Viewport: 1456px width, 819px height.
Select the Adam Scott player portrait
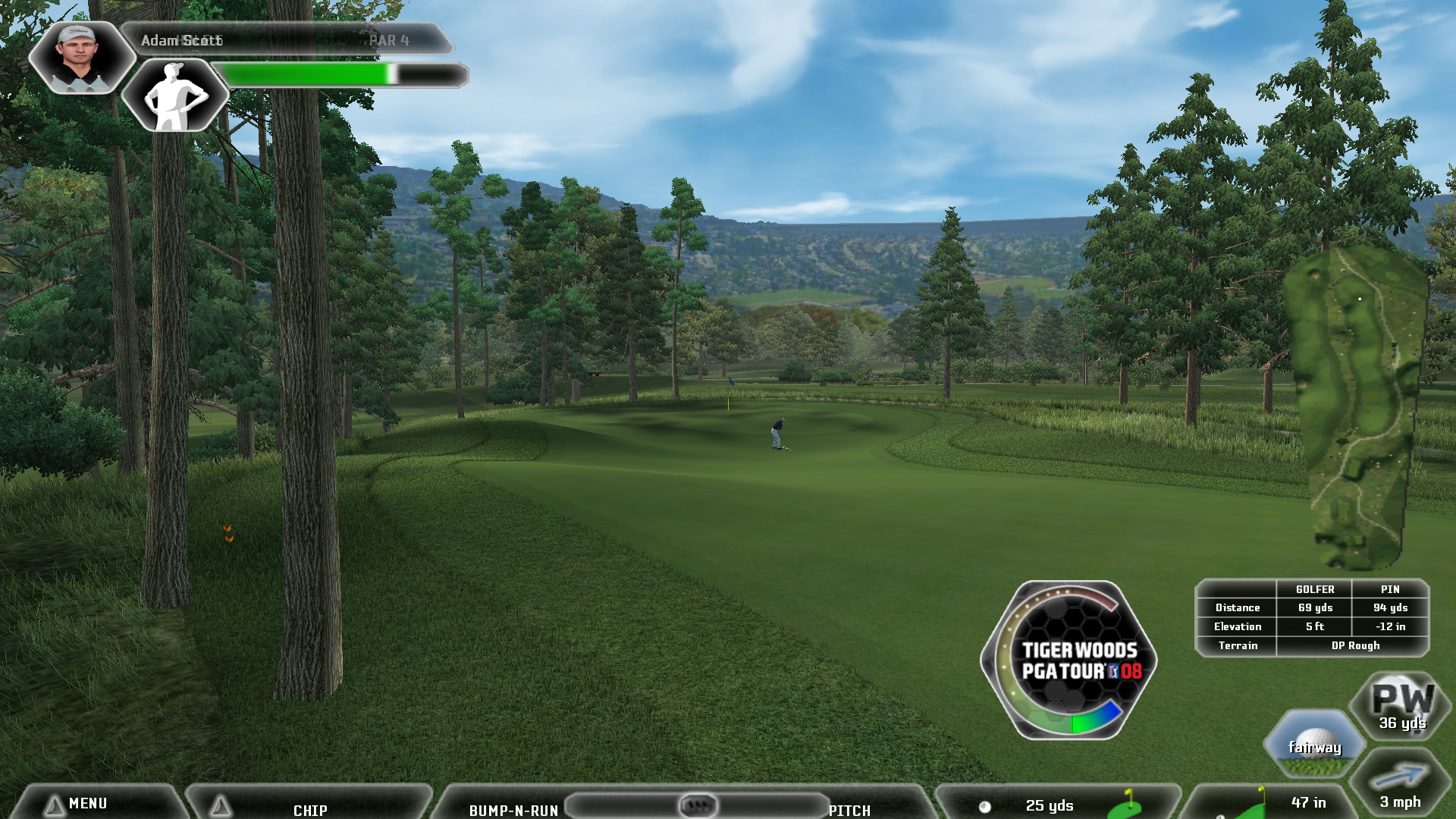tap(78, 57)
